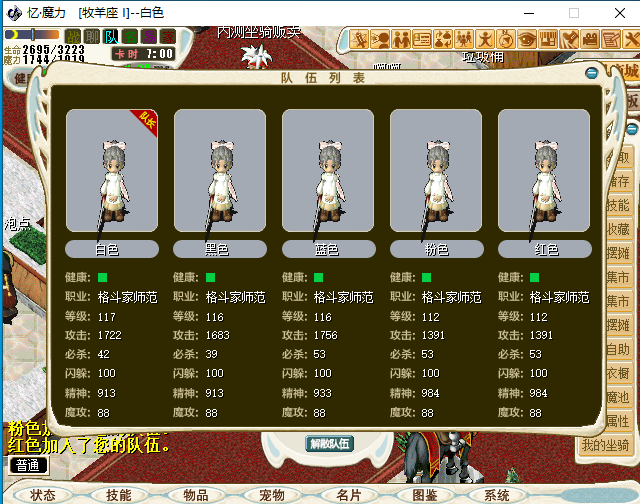Click the 解散队伍 disband team button
640x504 pixels.
pyautogui.click(x=330, y=443)
